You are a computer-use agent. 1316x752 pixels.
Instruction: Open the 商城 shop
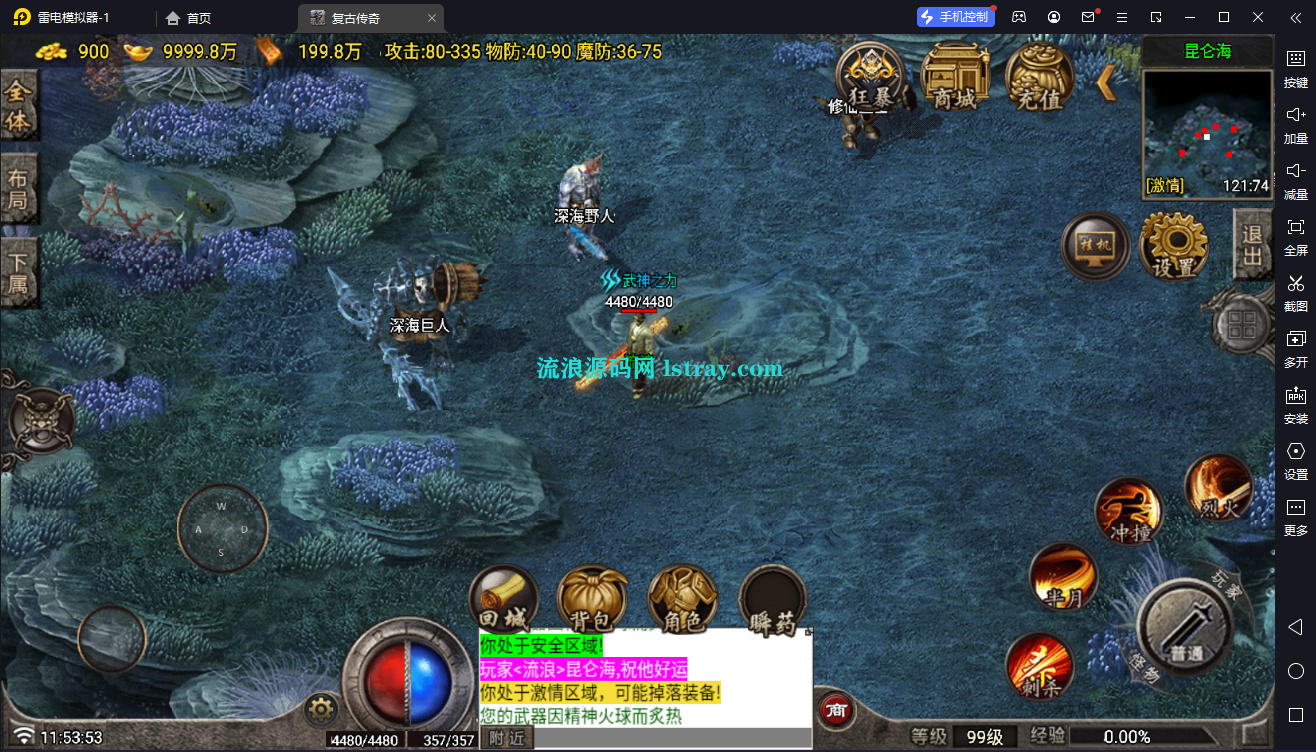click(954, 77)
